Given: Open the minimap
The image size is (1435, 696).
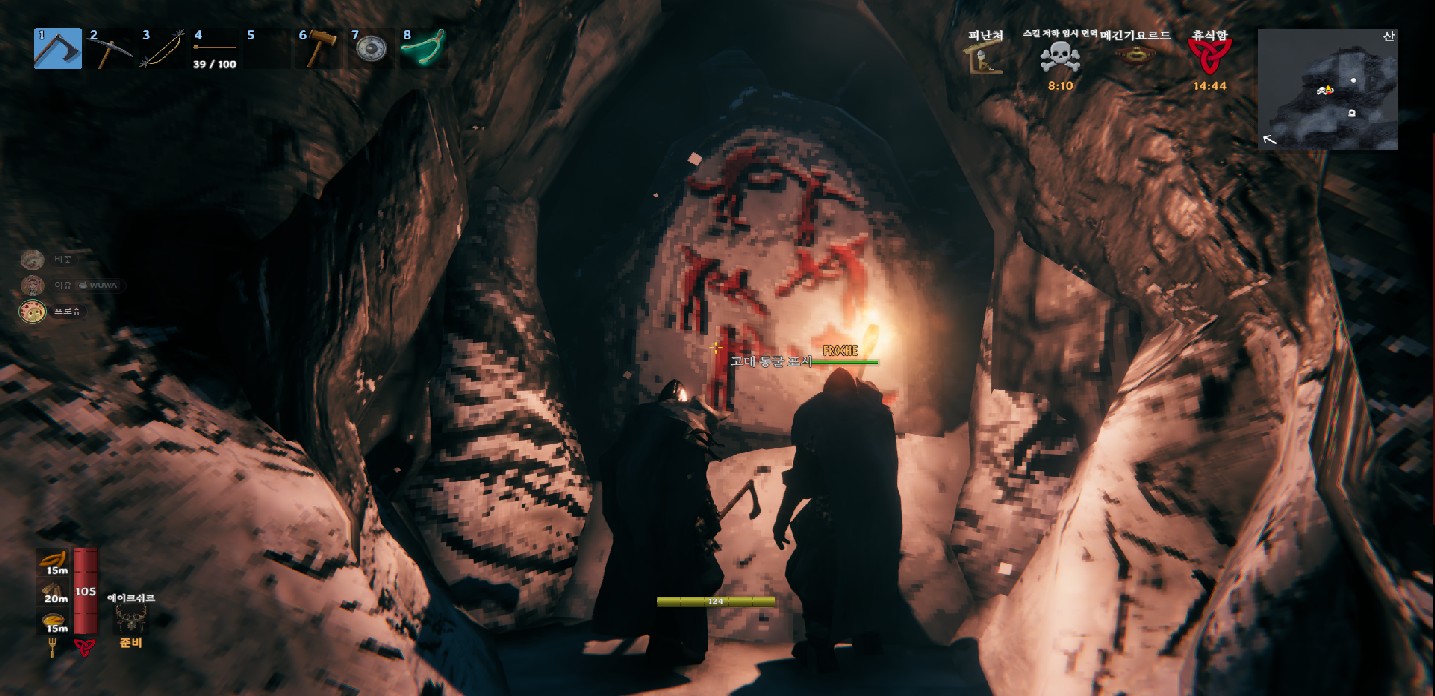Looking at the screenshot, I should click(x=1327, y=89).
